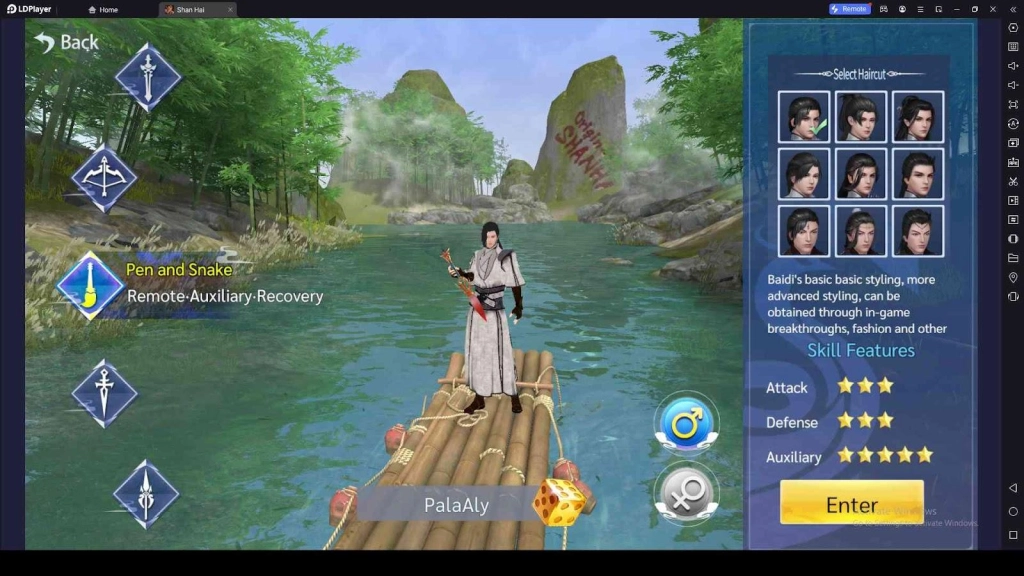Edit the PalaAly character name field
This screenshot has width=1024, height=576.
click(x=456, y=505)
